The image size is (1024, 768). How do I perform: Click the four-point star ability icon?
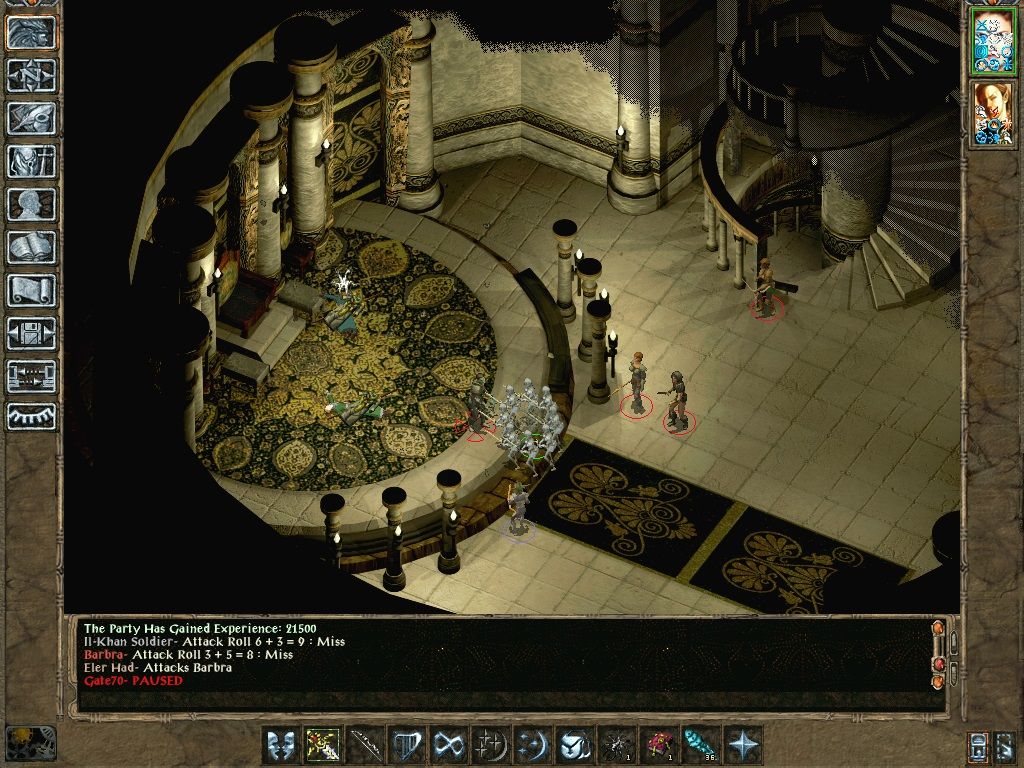743,745
